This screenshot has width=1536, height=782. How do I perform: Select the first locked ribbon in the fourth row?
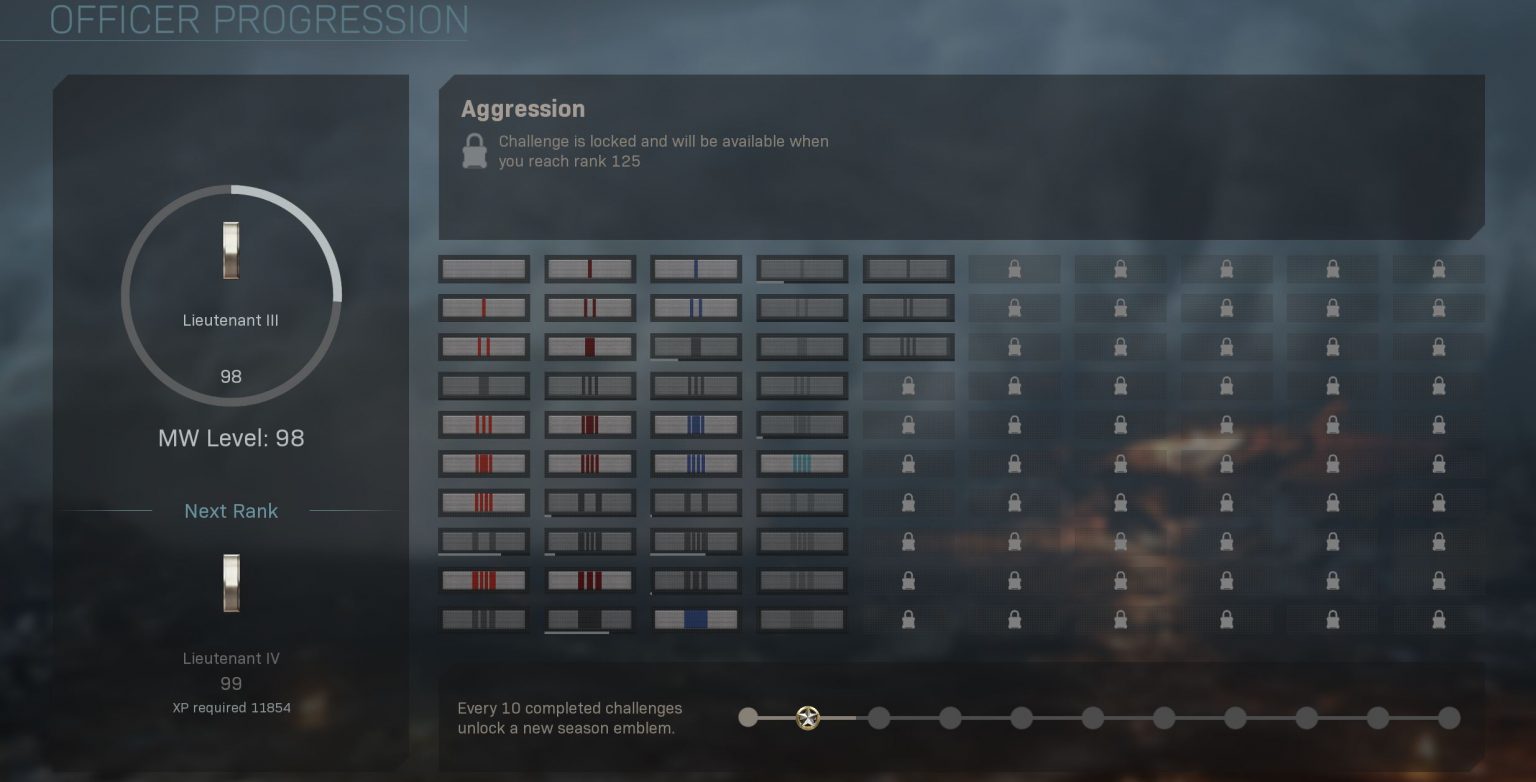(908, 385)
